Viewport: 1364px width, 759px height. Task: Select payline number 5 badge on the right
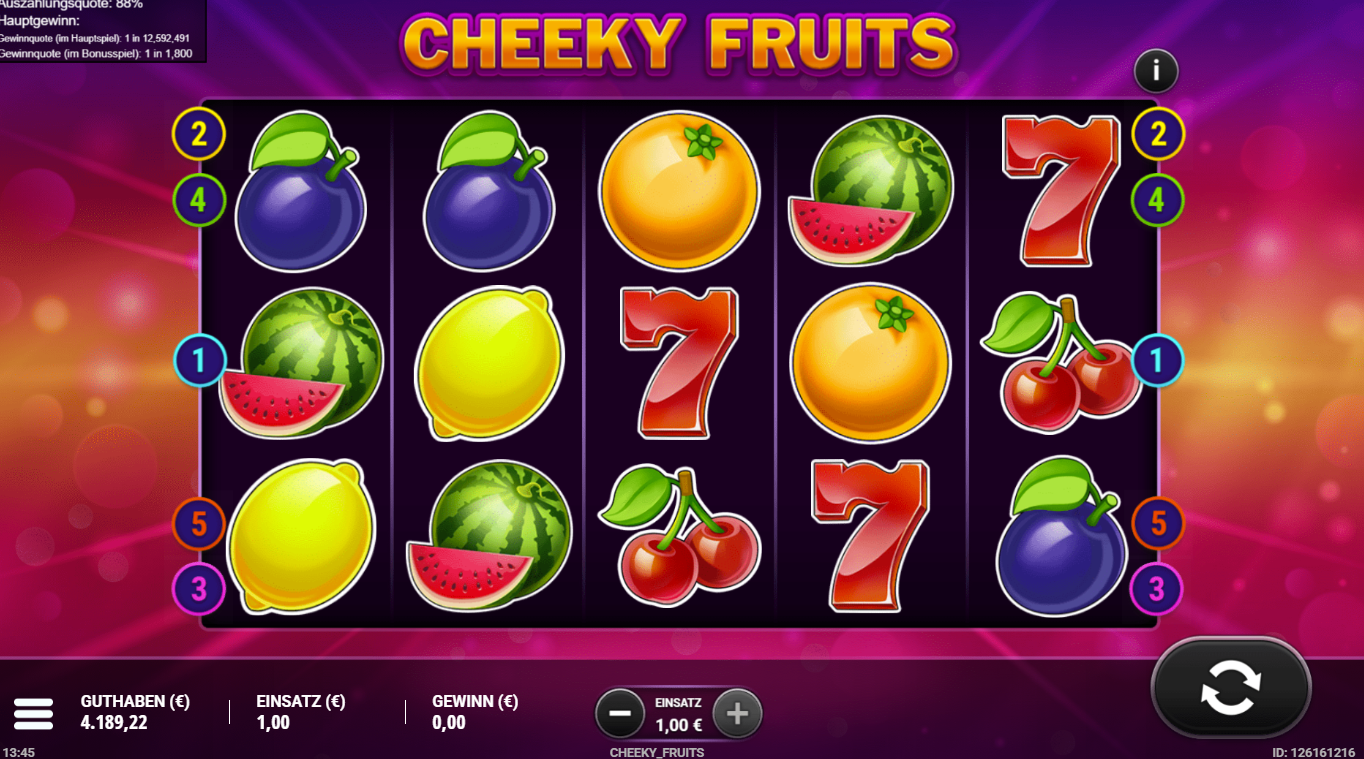coord(1159,522)
